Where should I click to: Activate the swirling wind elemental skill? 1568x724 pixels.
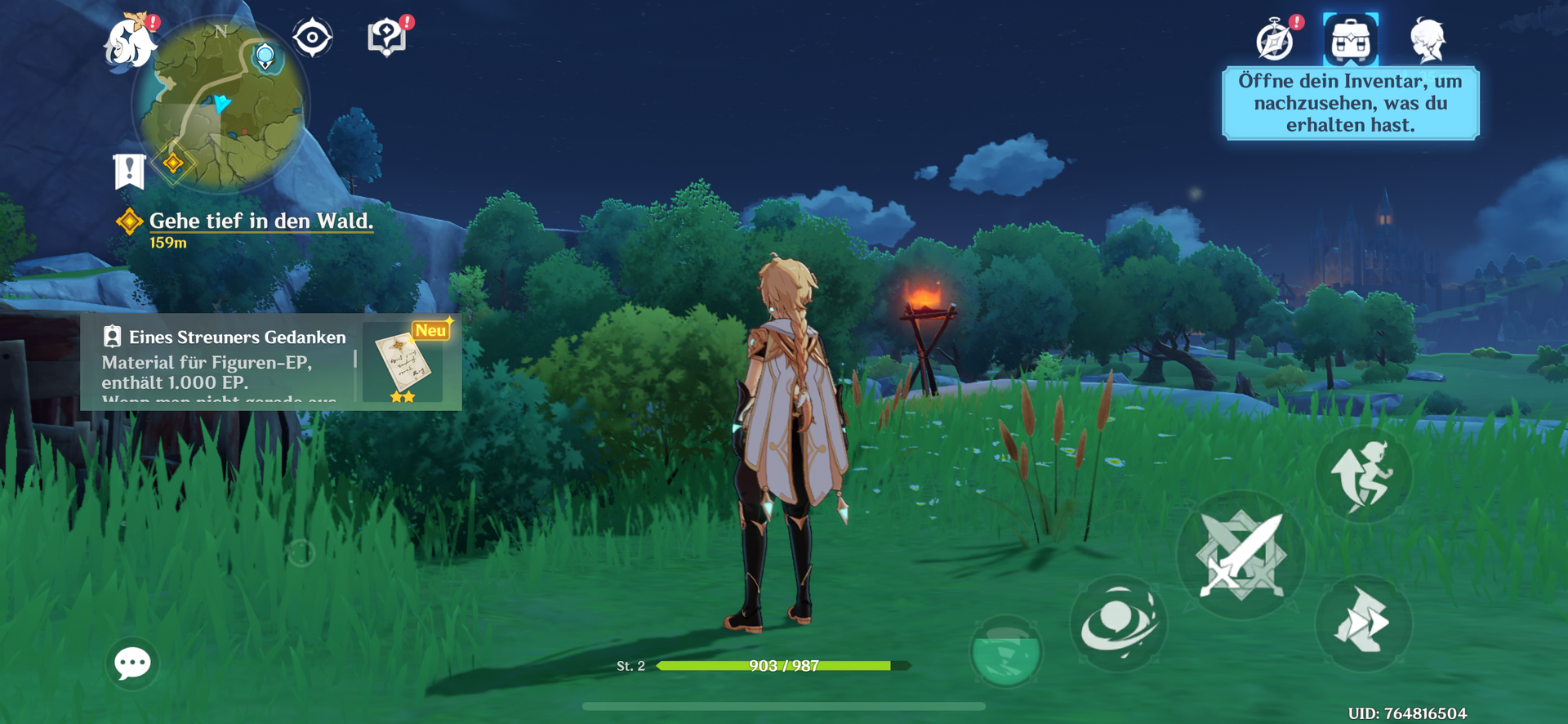pos(1118,624)
